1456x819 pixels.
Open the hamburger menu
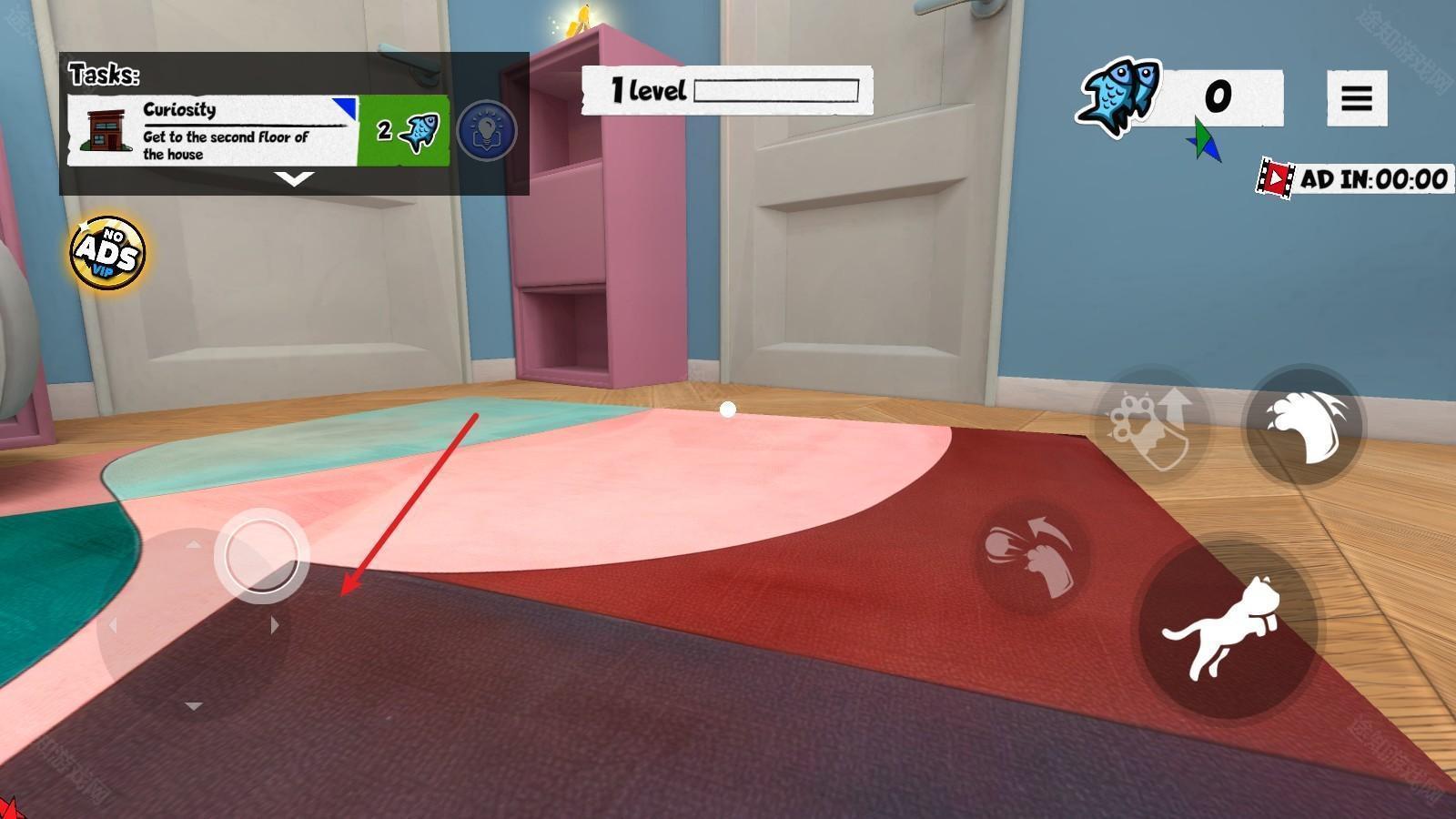1356,98
